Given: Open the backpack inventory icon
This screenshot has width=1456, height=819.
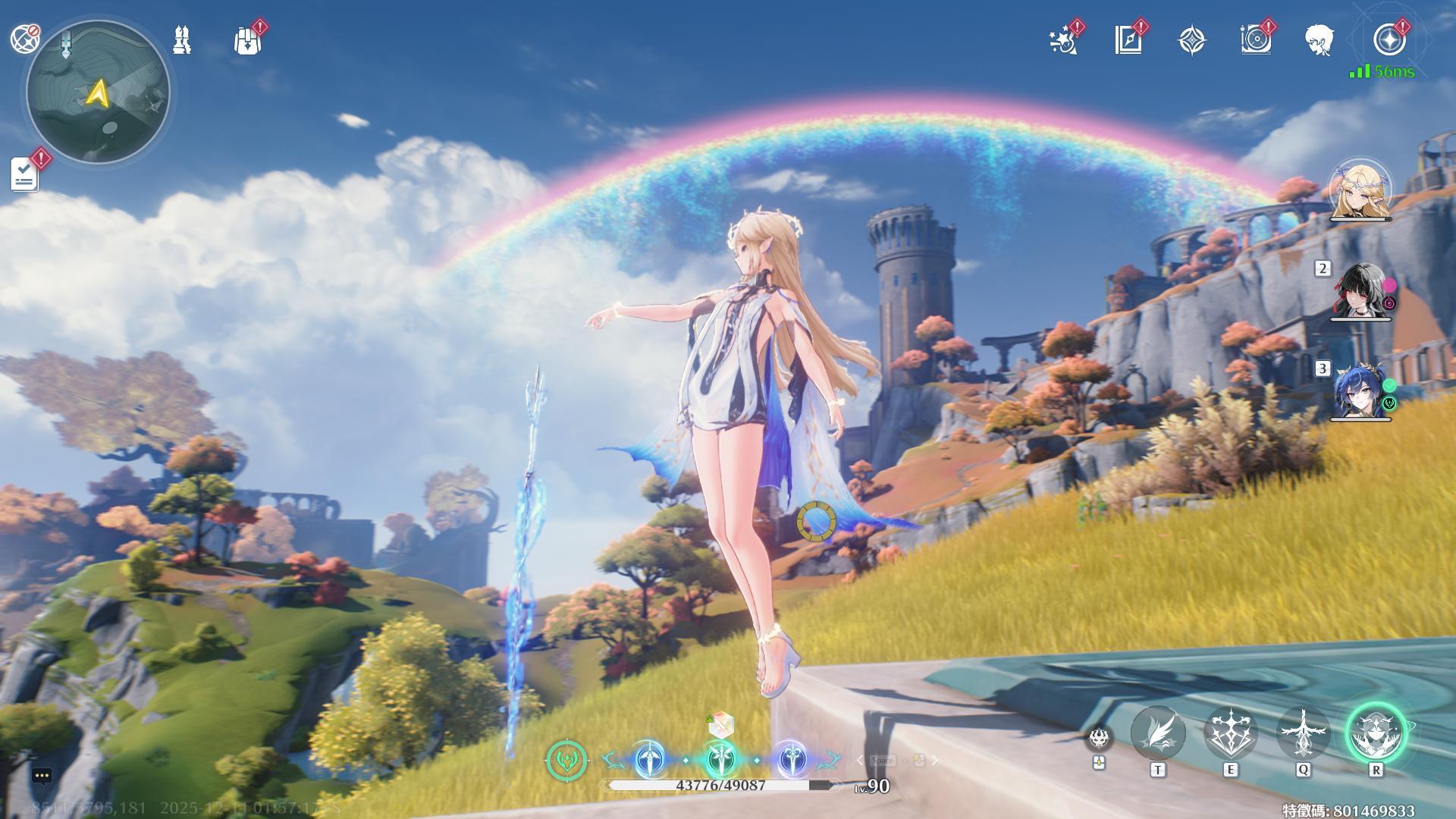Looking at the screenshot, I should click(x=247, y=41).
